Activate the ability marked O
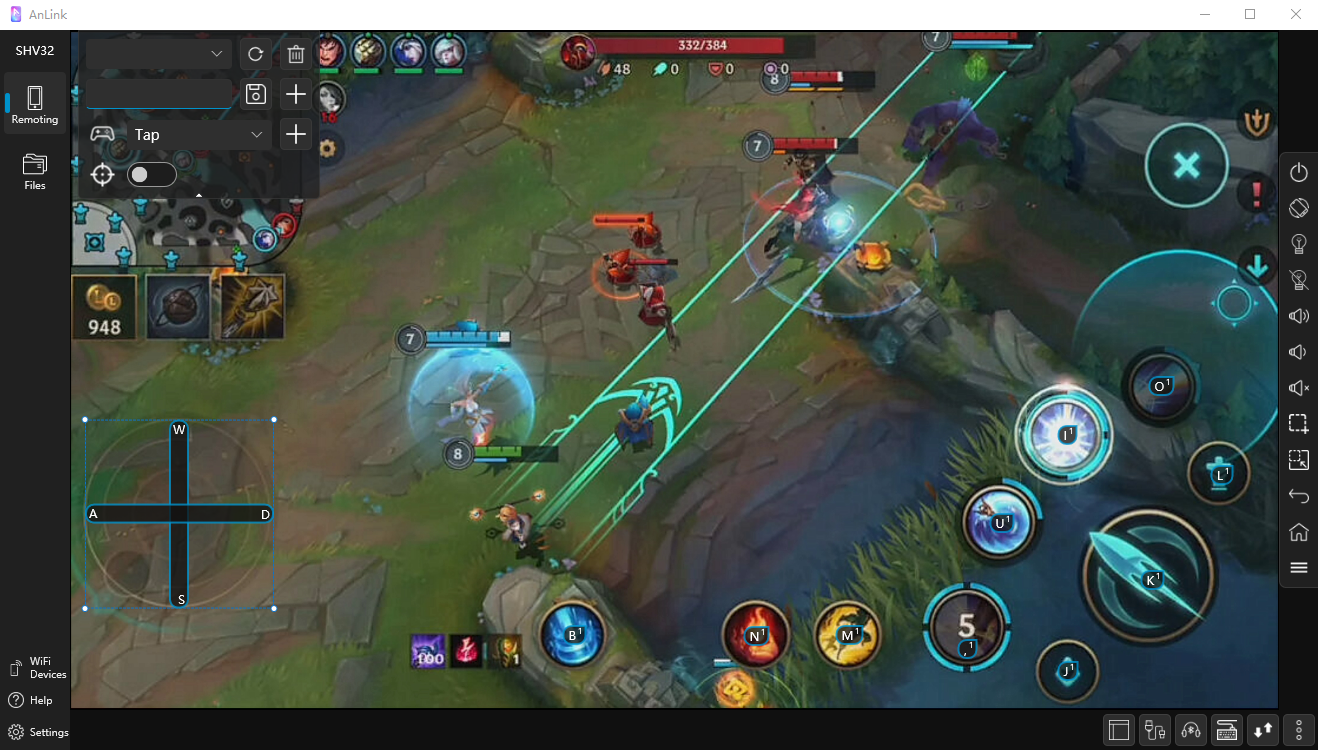The width and height of the screenshot is (1318, 750). 1159,386
